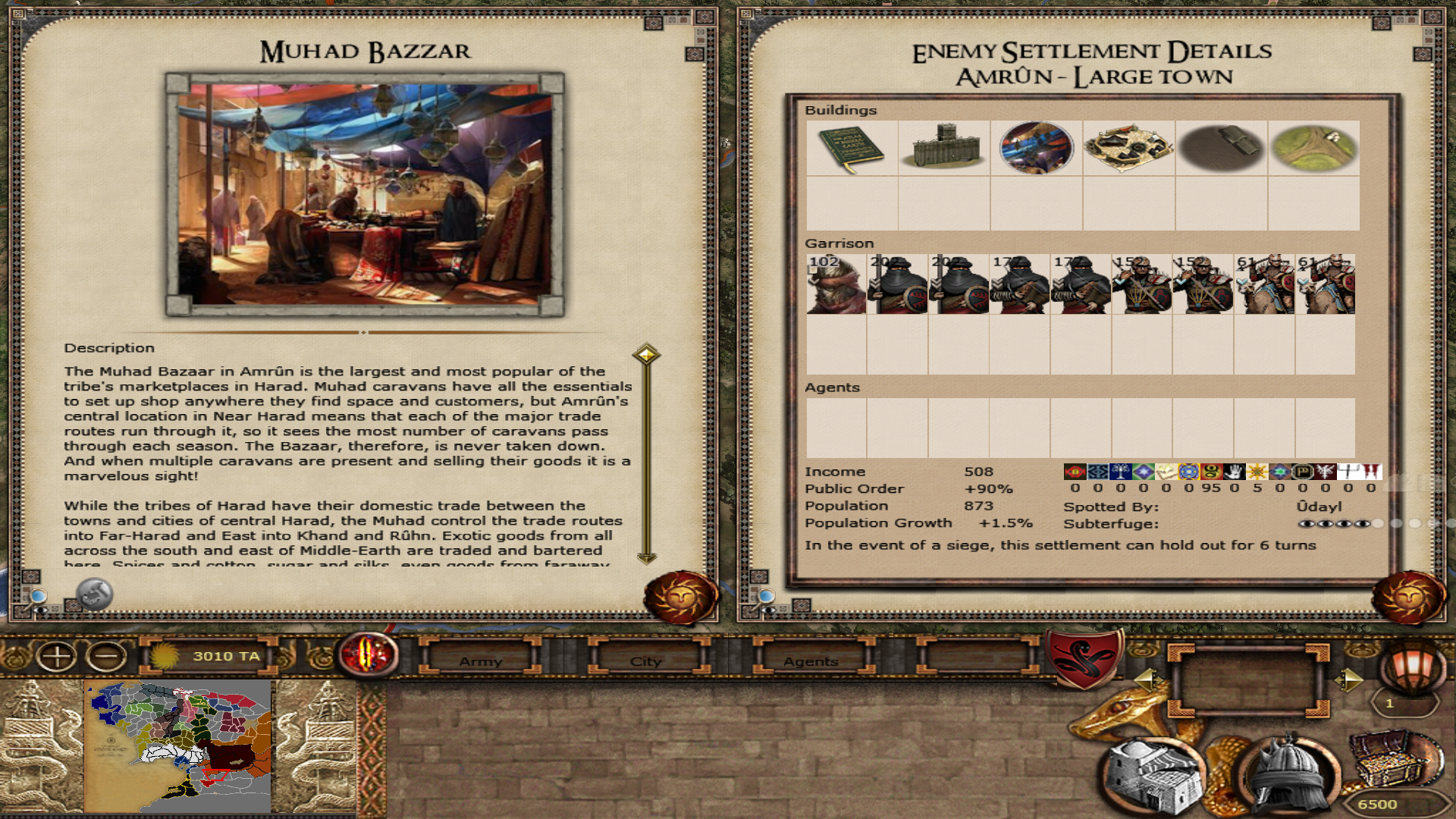The image size is (1456, 819).
Task: Click the campaign minimap
Action: [179, 746]
